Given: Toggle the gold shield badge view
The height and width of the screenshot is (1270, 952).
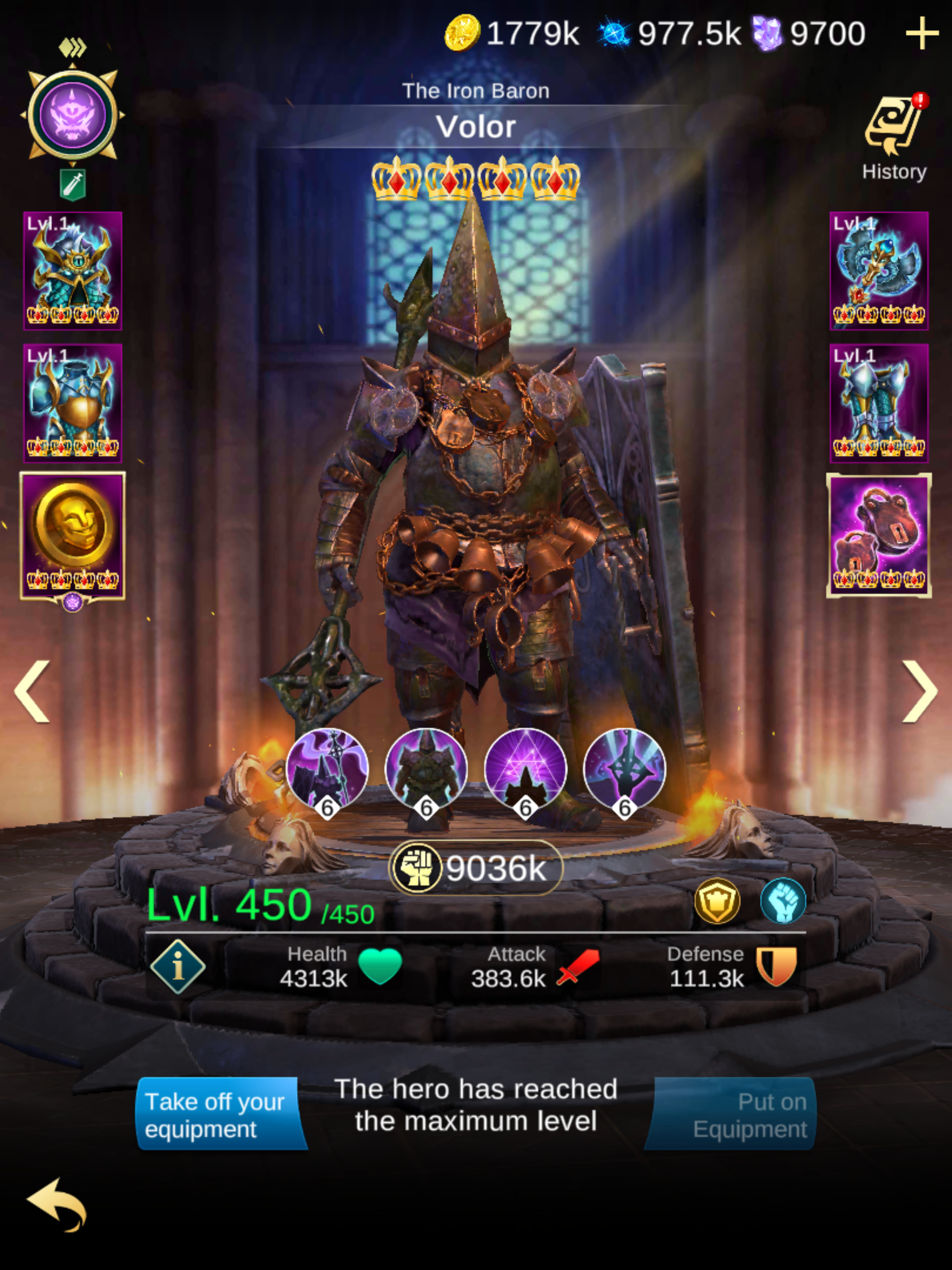Looking at the screenshot, I should (717, 901).
